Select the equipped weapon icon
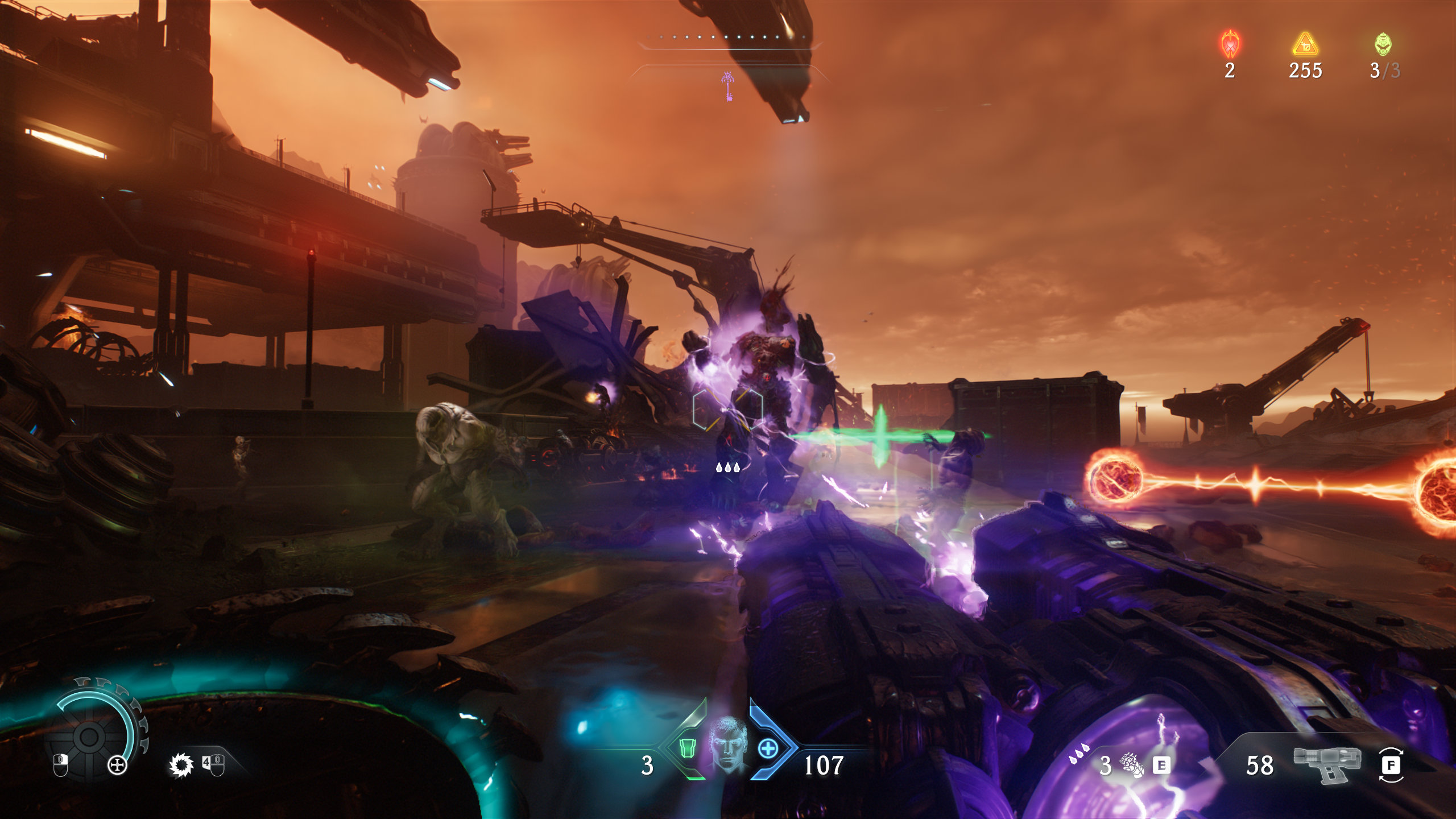This screenshot has width=1456, height=819. [x=1327, y=764]
